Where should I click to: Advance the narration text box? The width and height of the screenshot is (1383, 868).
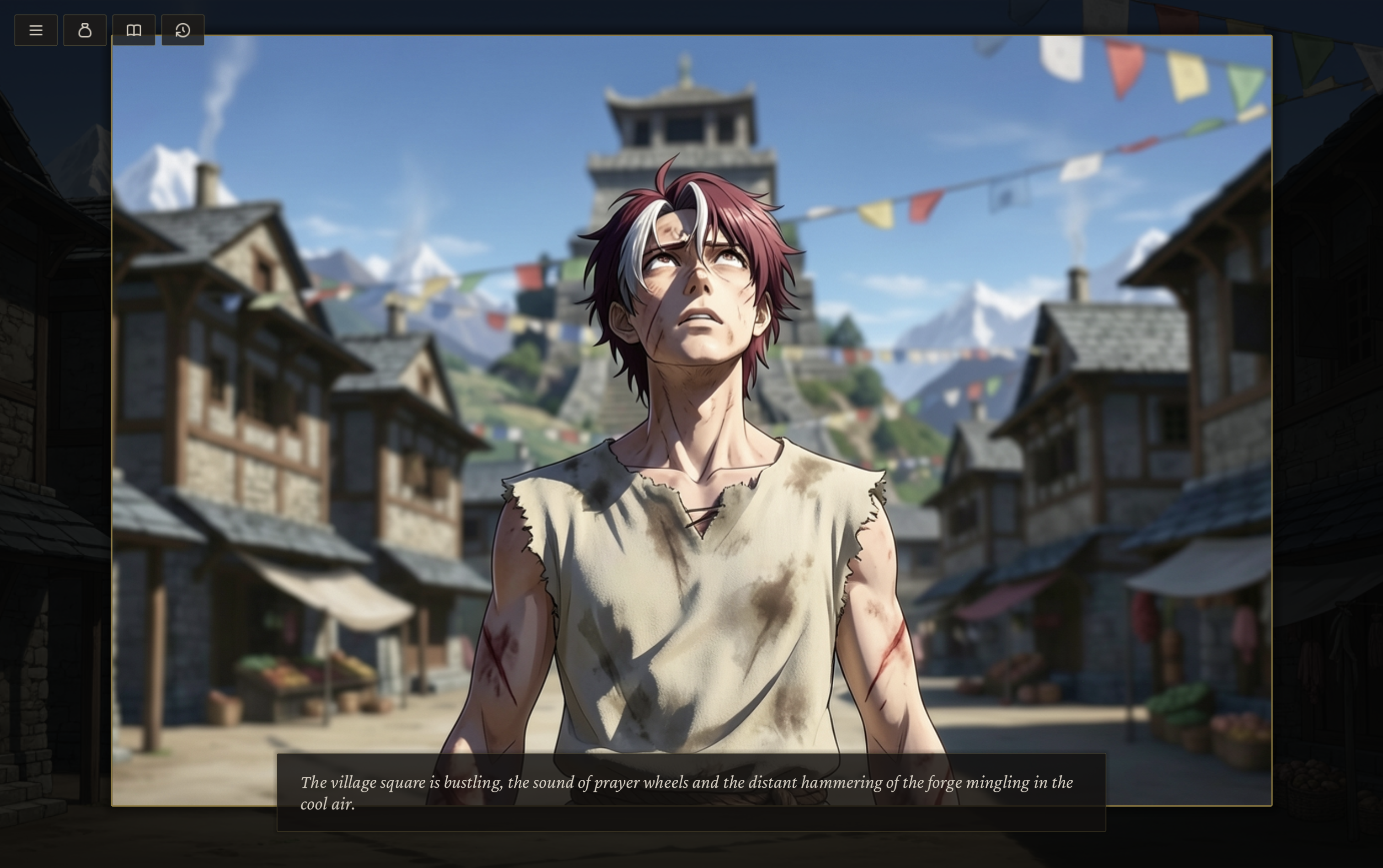tap(691, 792)
